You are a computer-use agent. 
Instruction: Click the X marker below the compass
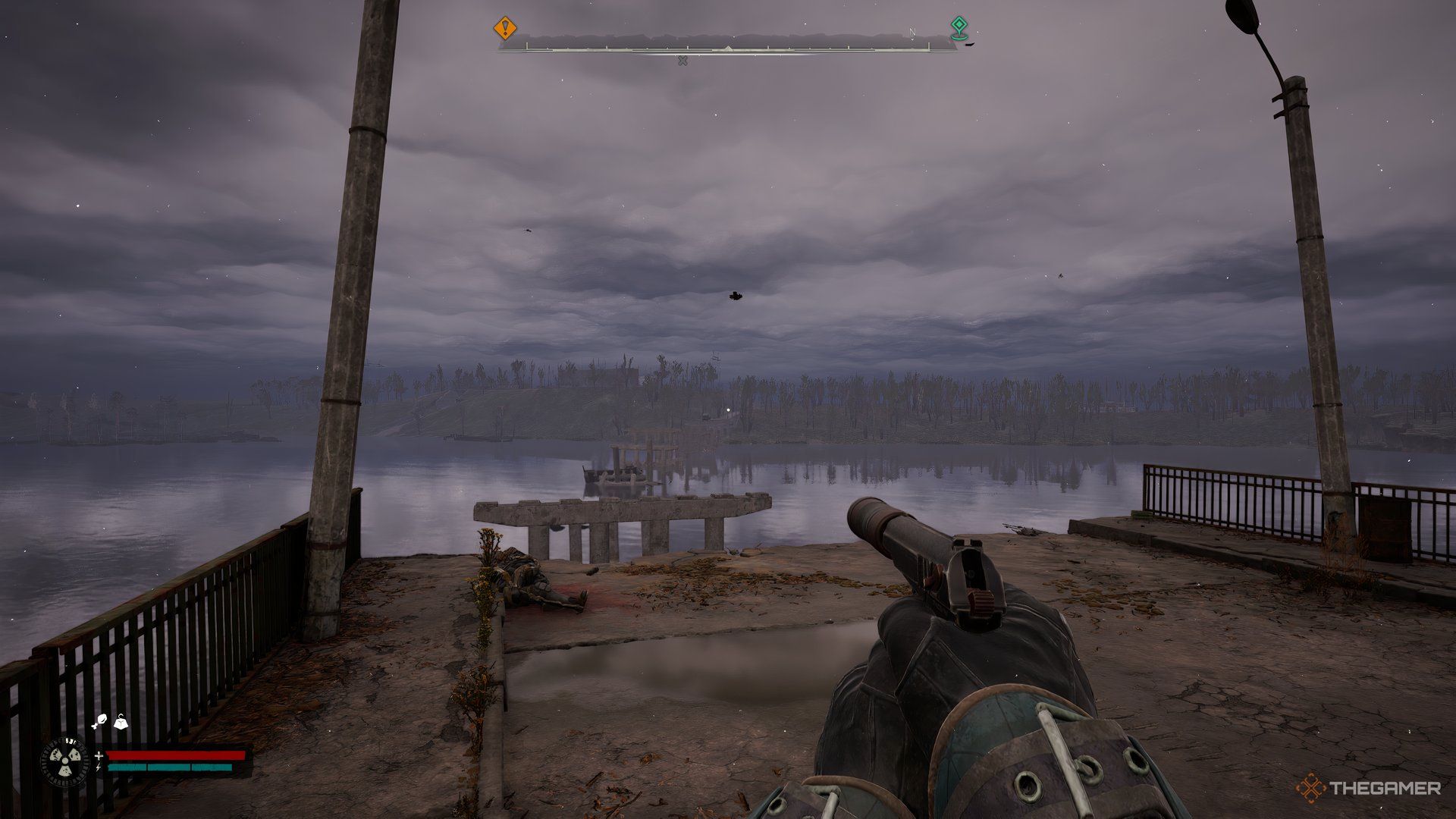pos(682,60)
